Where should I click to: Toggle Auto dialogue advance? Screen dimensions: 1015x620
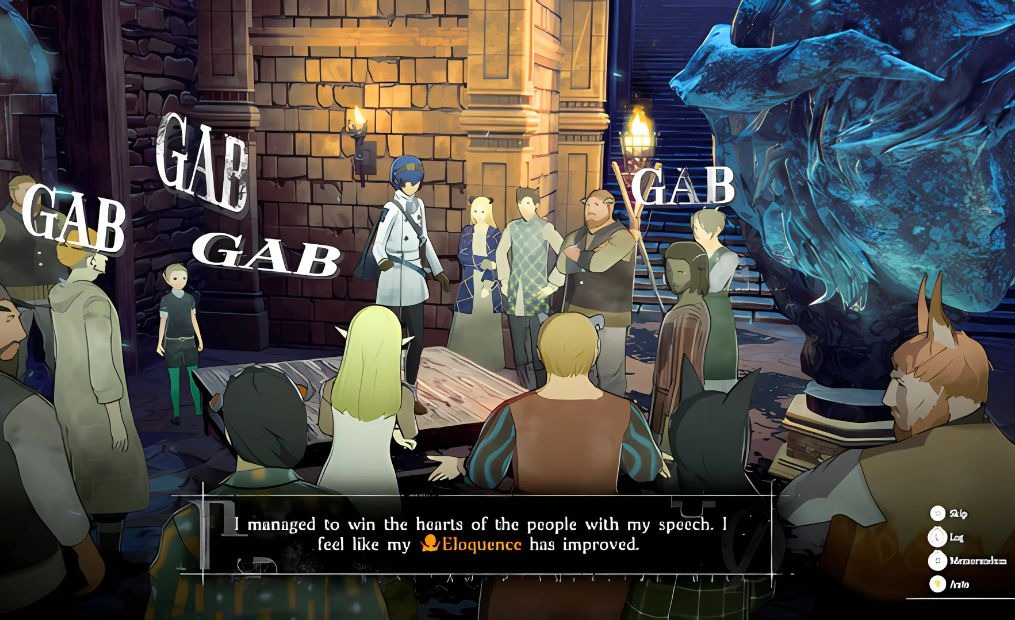click(x=938, y=584)
